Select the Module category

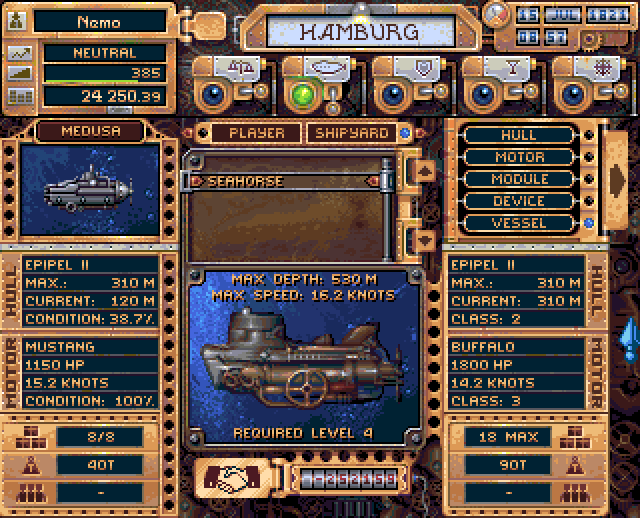tap(520, 179)
